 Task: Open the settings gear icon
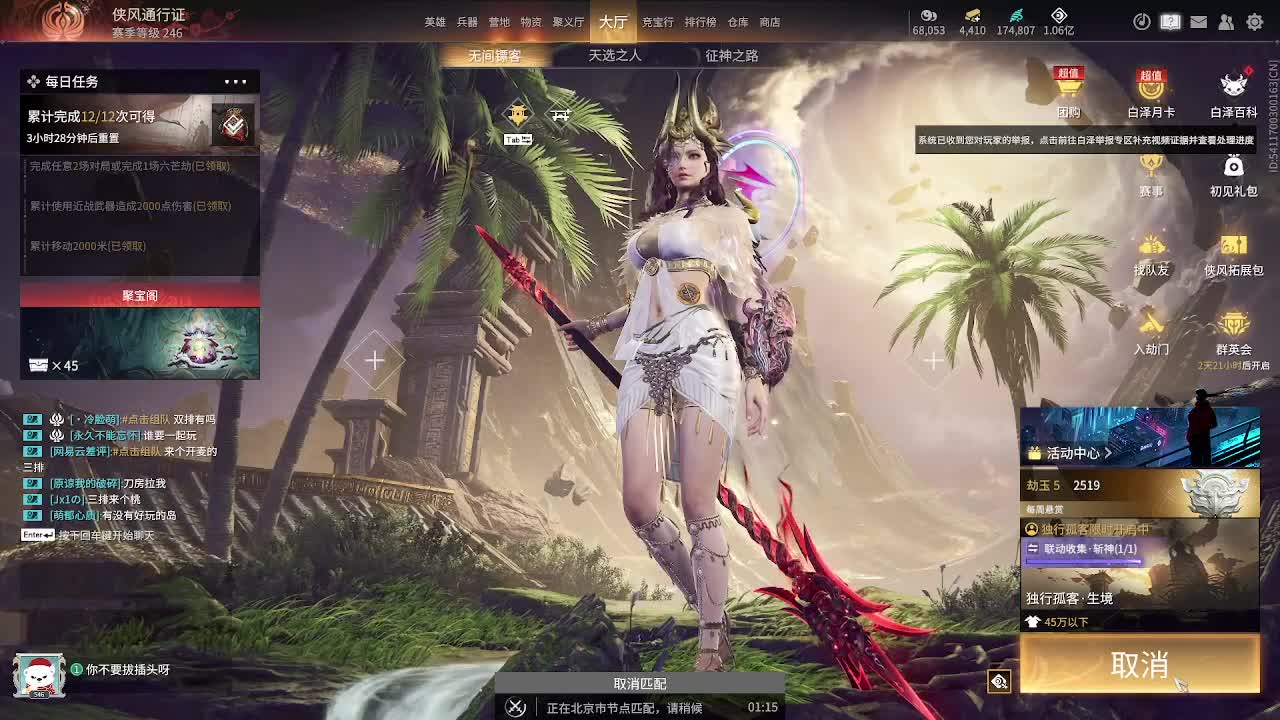[1254, 22]
